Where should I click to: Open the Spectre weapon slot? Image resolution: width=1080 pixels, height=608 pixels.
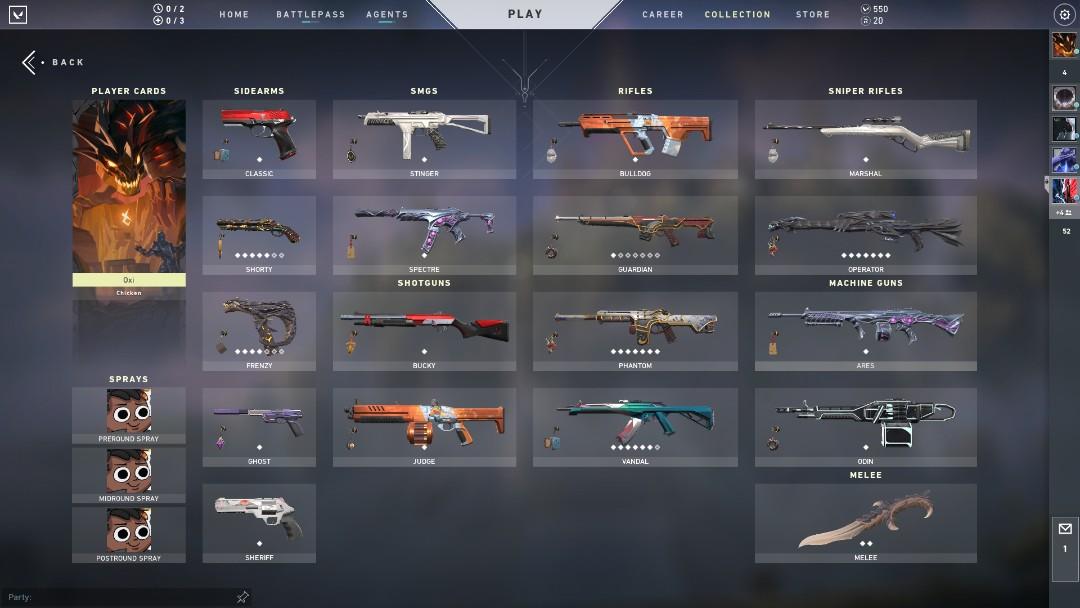(424, 235)
